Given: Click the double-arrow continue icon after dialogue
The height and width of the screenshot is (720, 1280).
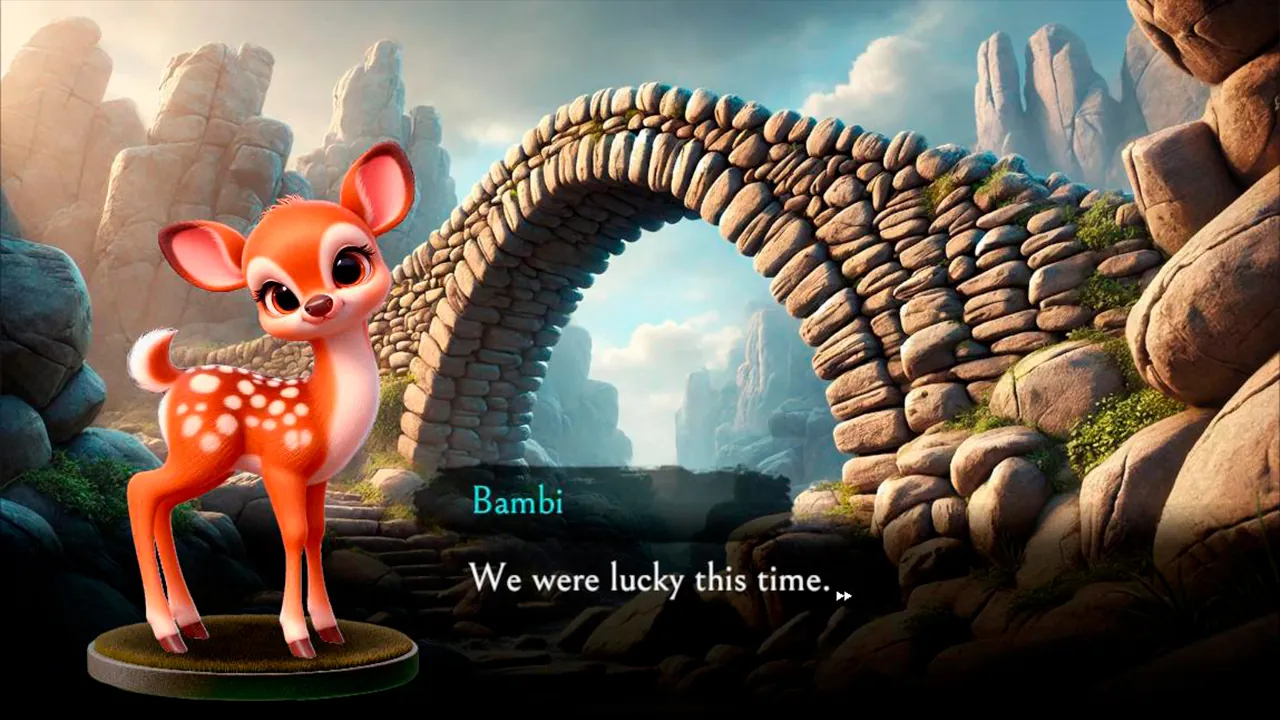Looking at the screenshot, I should pyautogui.click(x=843, y=596).
